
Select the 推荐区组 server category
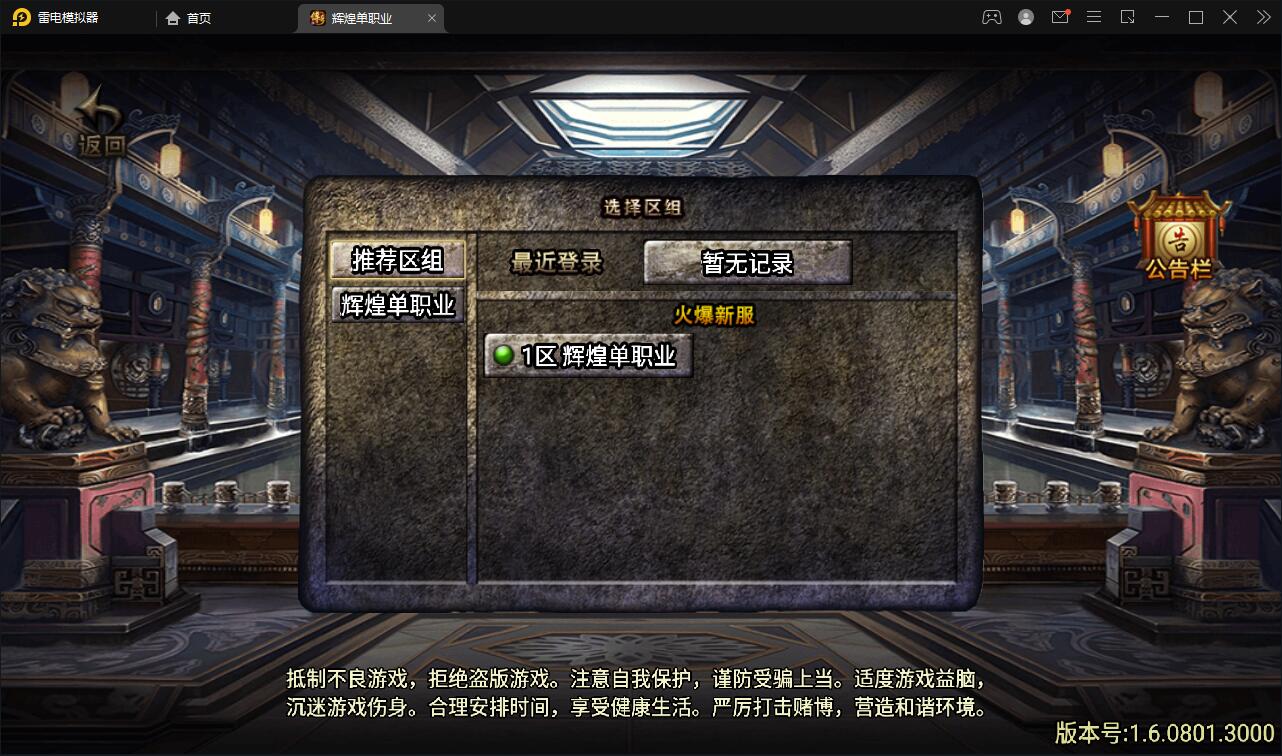pos(397,258)
